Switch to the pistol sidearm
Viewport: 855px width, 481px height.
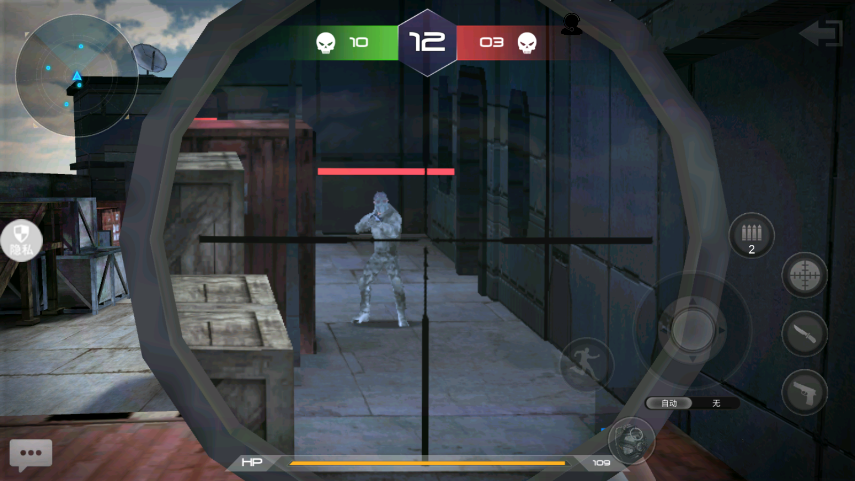click(805, 391)
